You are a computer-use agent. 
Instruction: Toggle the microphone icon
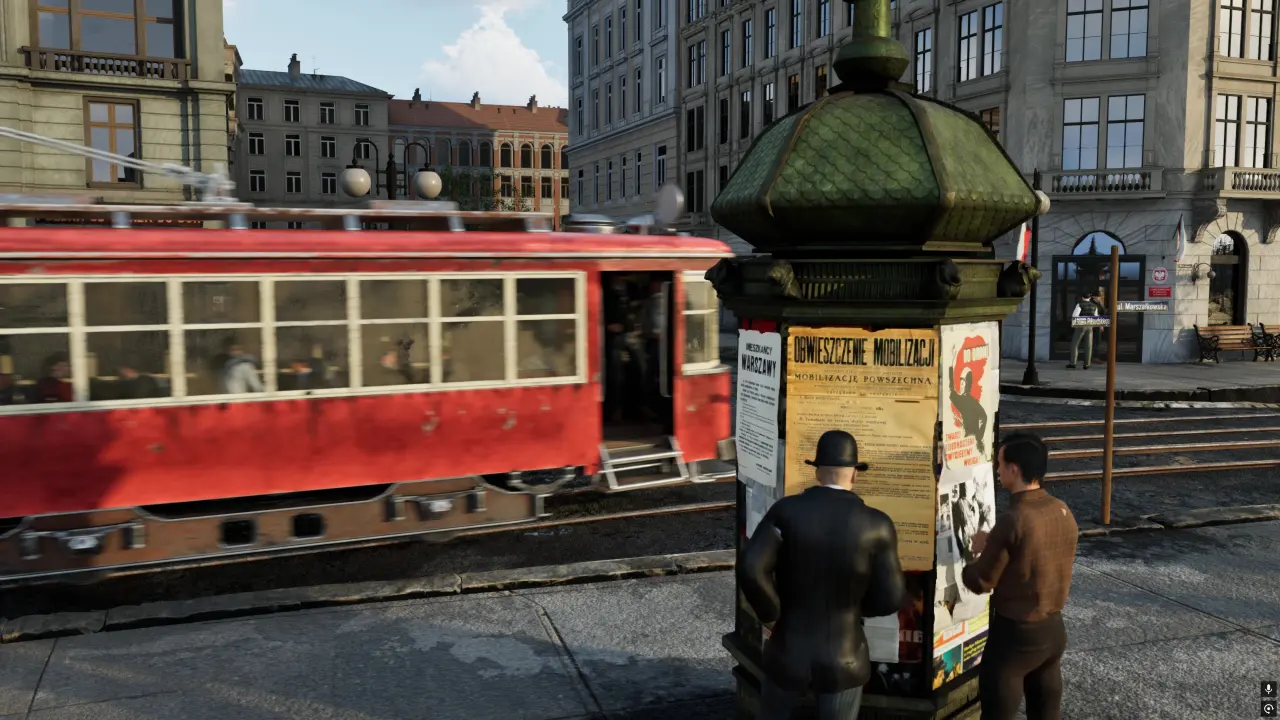[1268, 689]
